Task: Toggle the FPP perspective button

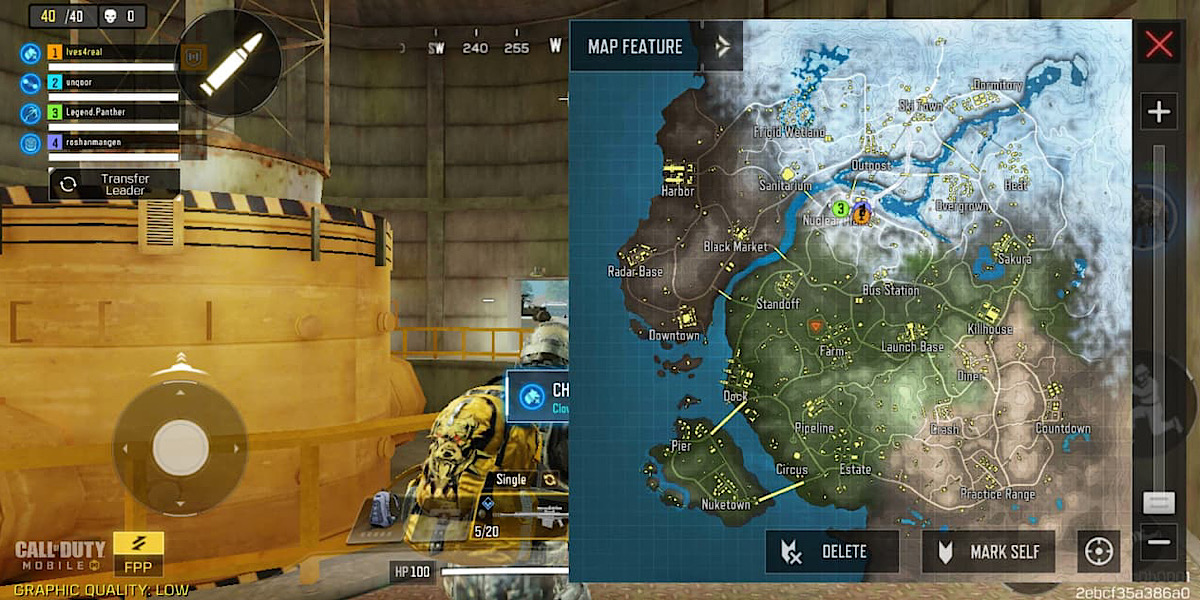Action: tap(139, 555)
